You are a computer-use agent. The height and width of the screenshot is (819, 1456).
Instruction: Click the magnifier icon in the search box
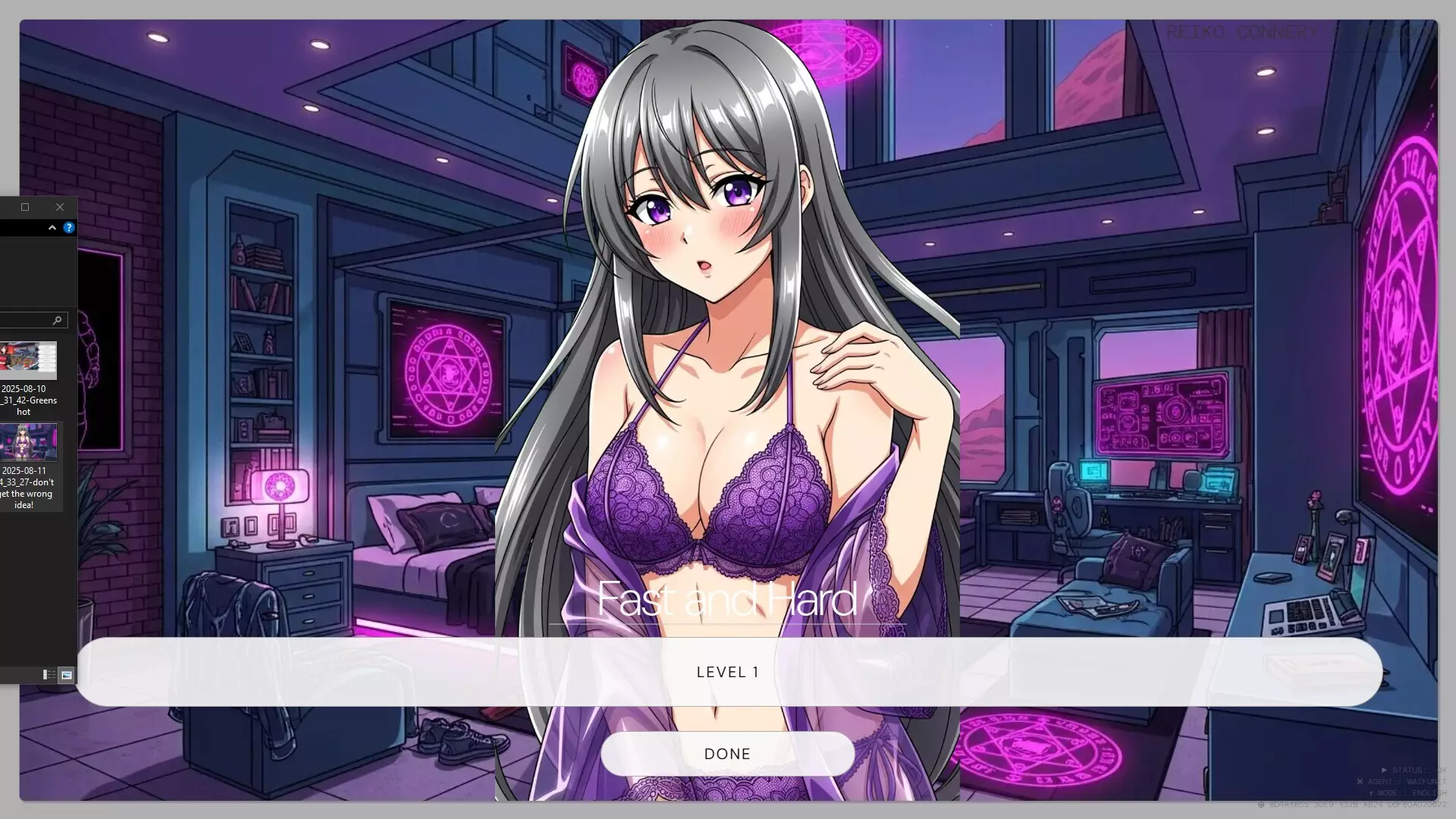tap(58, 319)
